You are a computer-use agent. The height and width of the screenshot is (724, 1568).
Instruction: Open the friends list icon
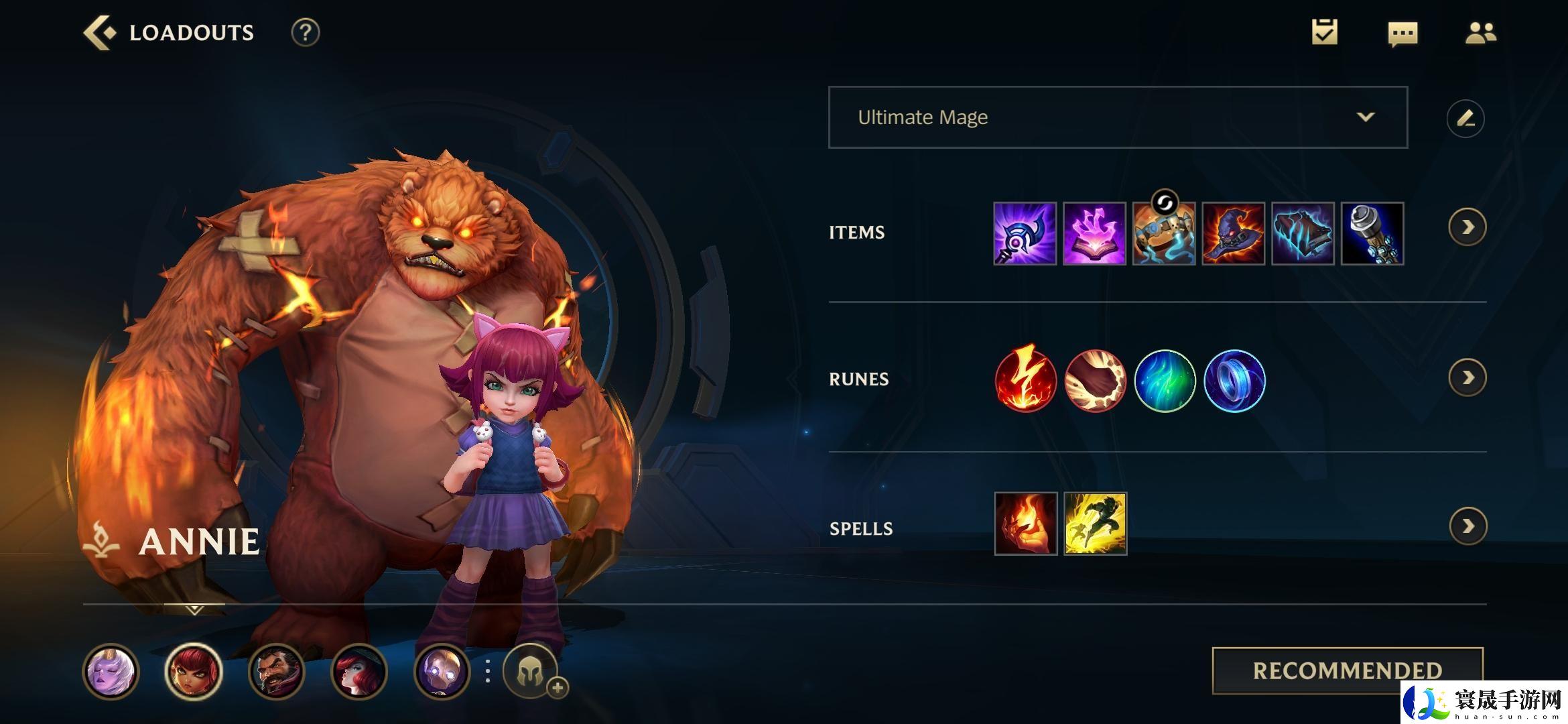point(1480,34)
